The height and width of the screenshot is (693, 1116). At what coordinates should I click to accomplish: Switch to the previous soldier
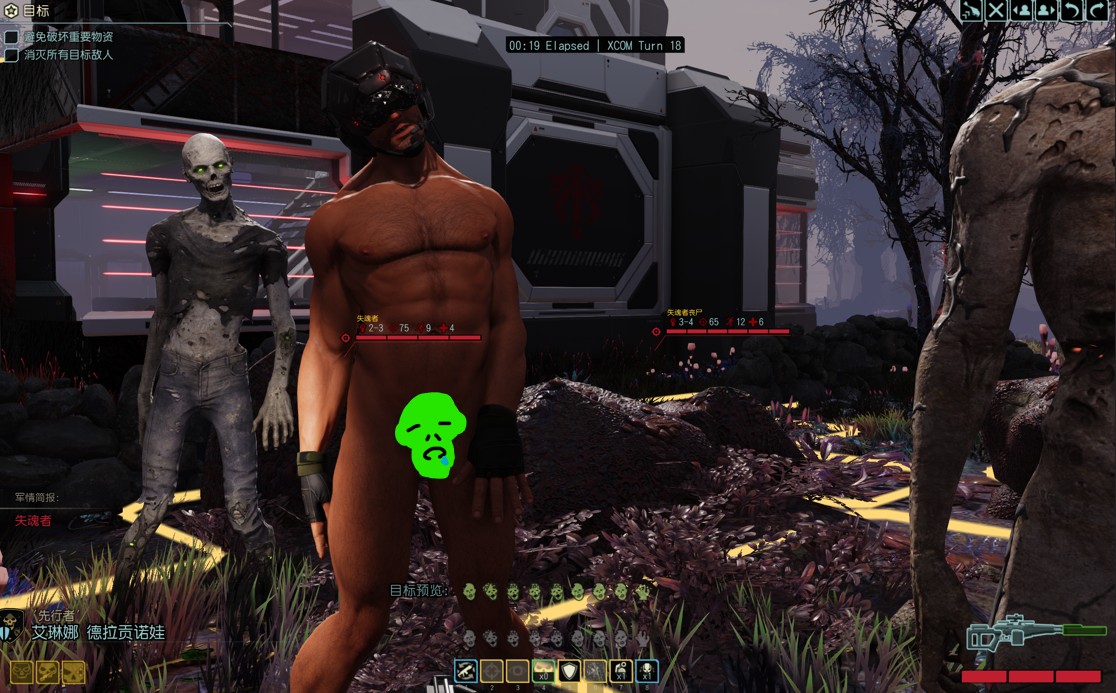click(1022, 11)
